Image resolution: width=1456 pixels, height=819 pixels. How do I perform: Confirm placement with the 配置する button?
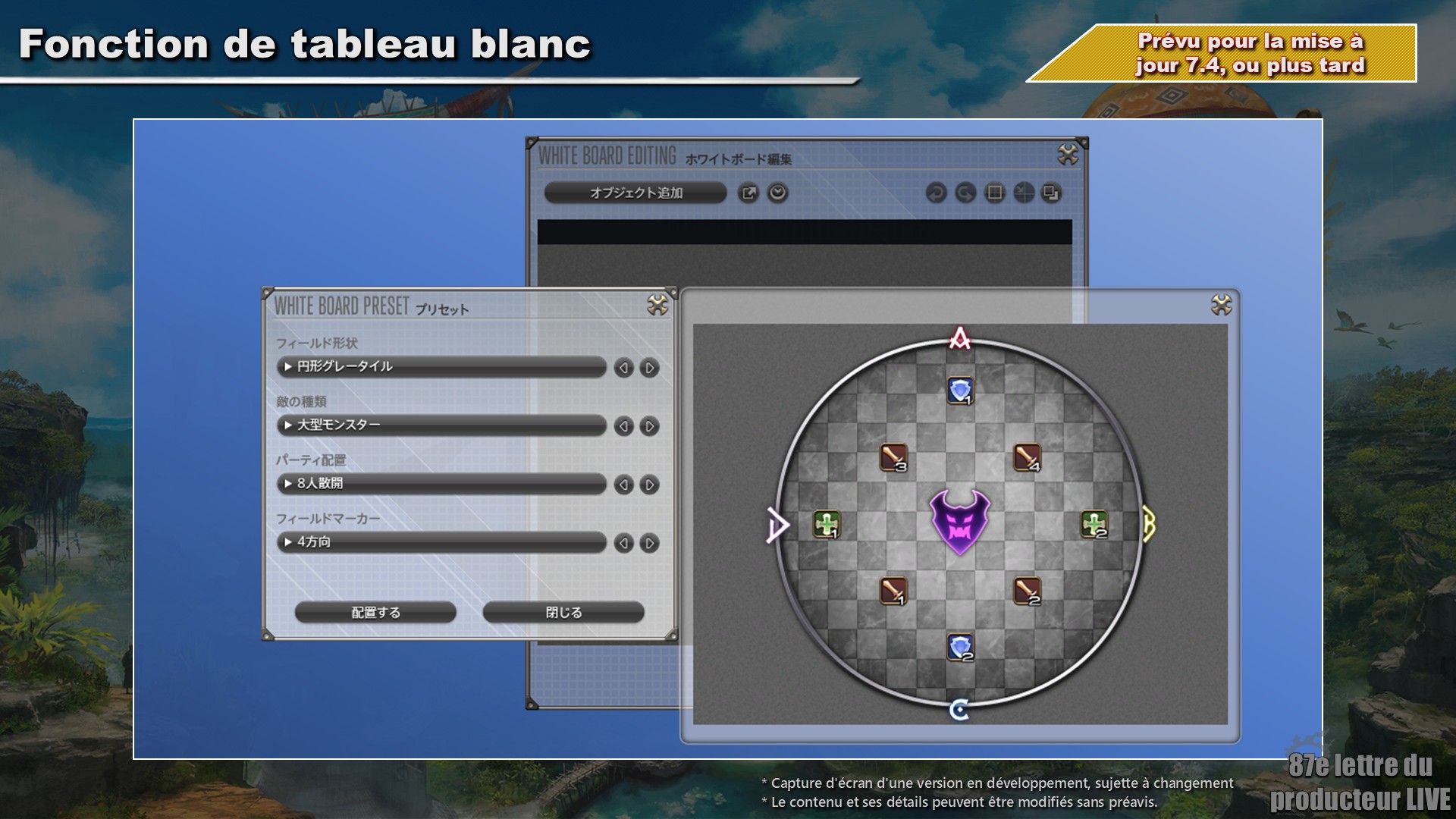[x=375, y=612]
